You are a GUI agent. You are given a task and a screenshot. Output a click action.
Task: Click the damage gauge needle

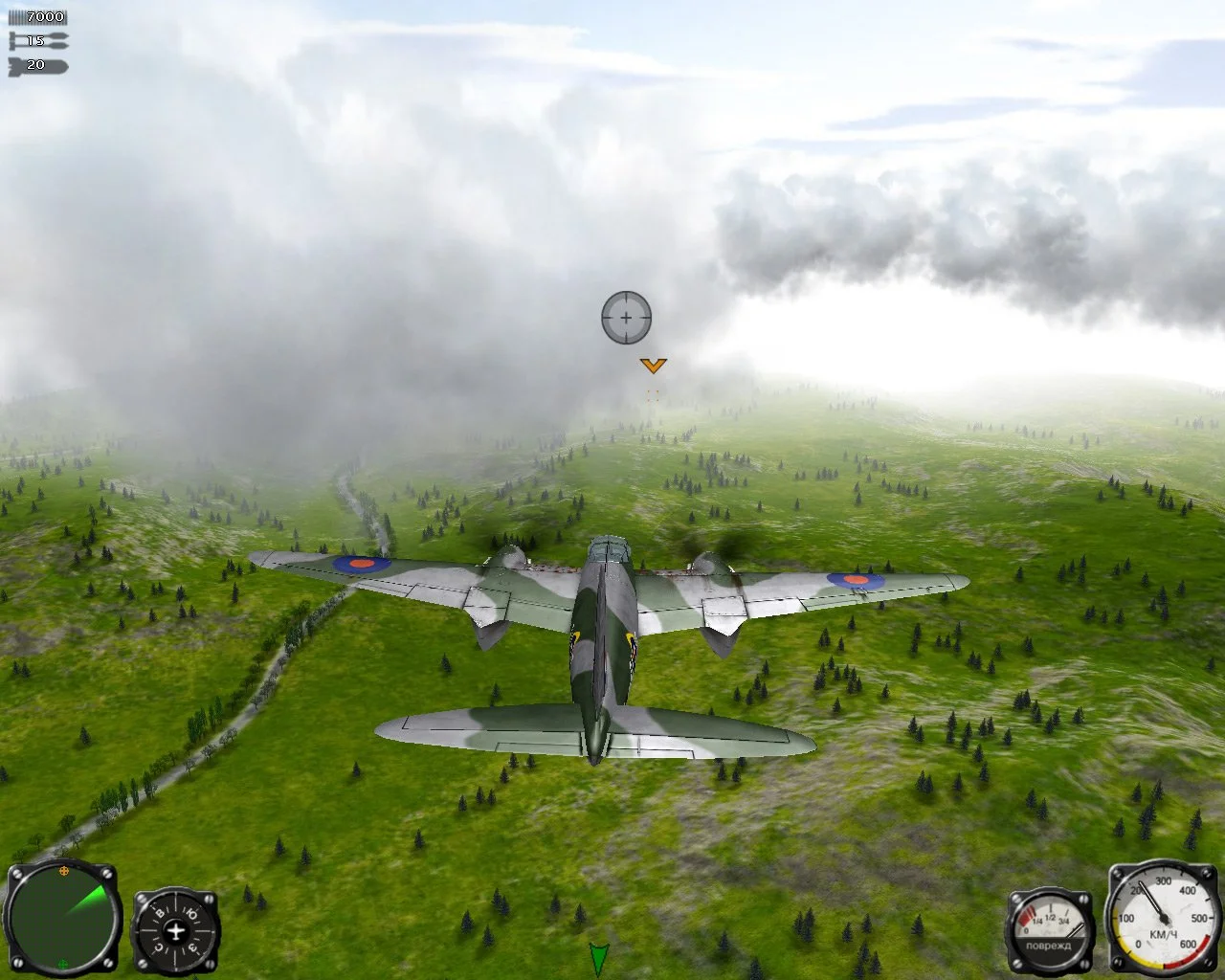click(1074, 930)
